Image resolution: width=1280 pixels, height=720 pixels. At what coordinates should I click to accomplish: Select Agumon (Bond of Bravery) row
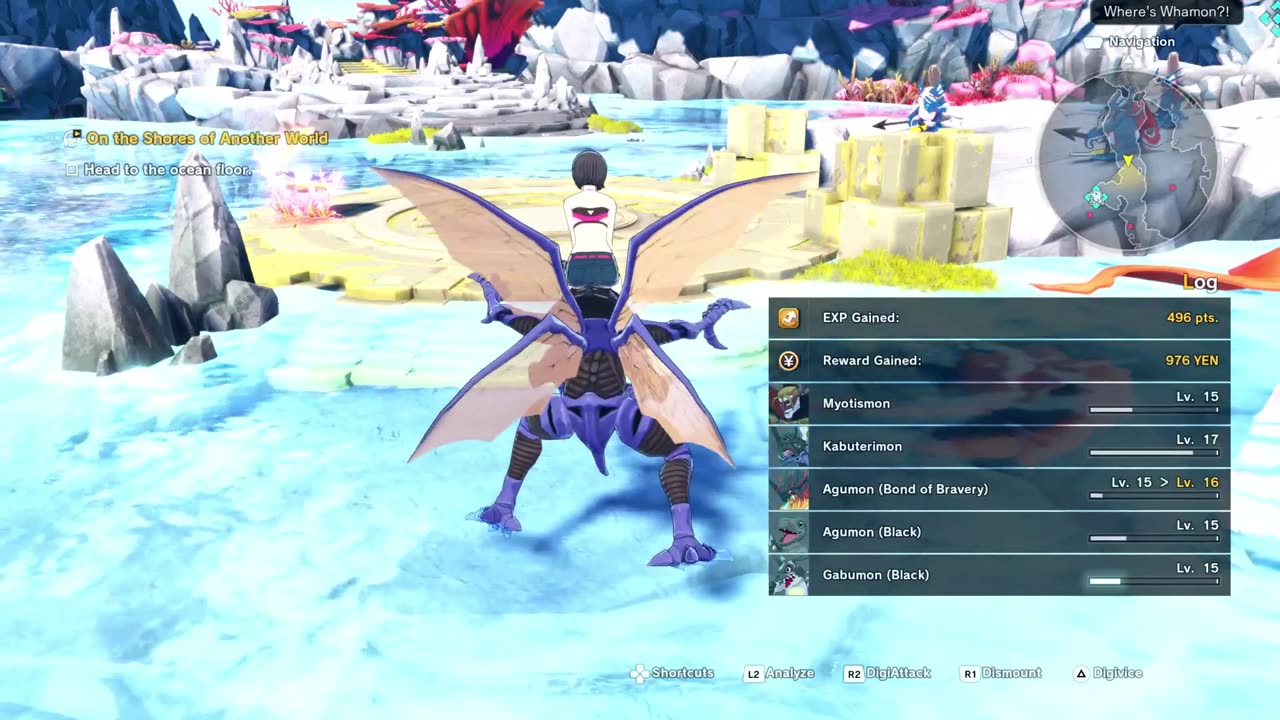[999, 489]
